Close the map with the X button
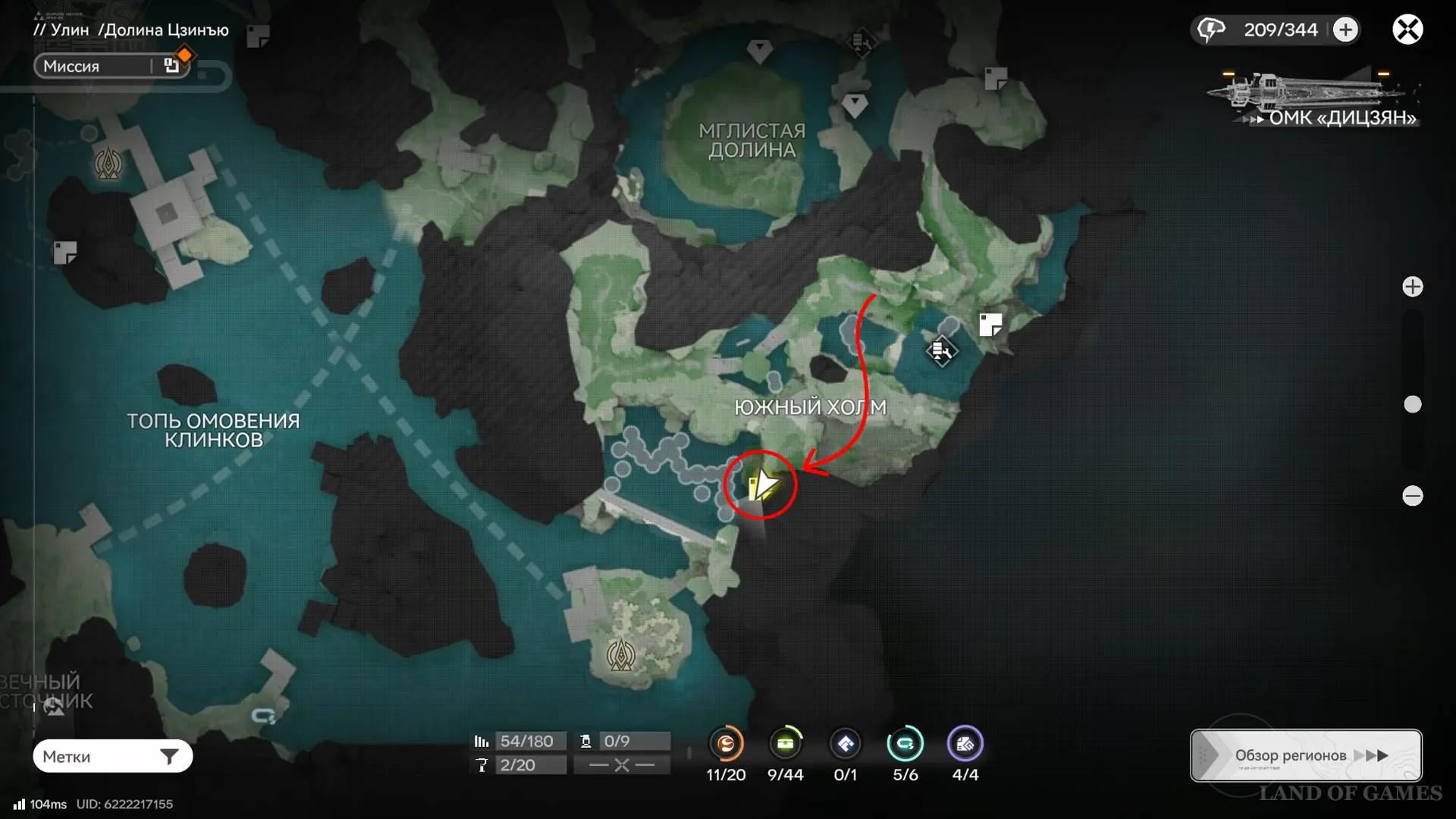This screenshot has height=819, width=1456. [x=1407, y=30]
